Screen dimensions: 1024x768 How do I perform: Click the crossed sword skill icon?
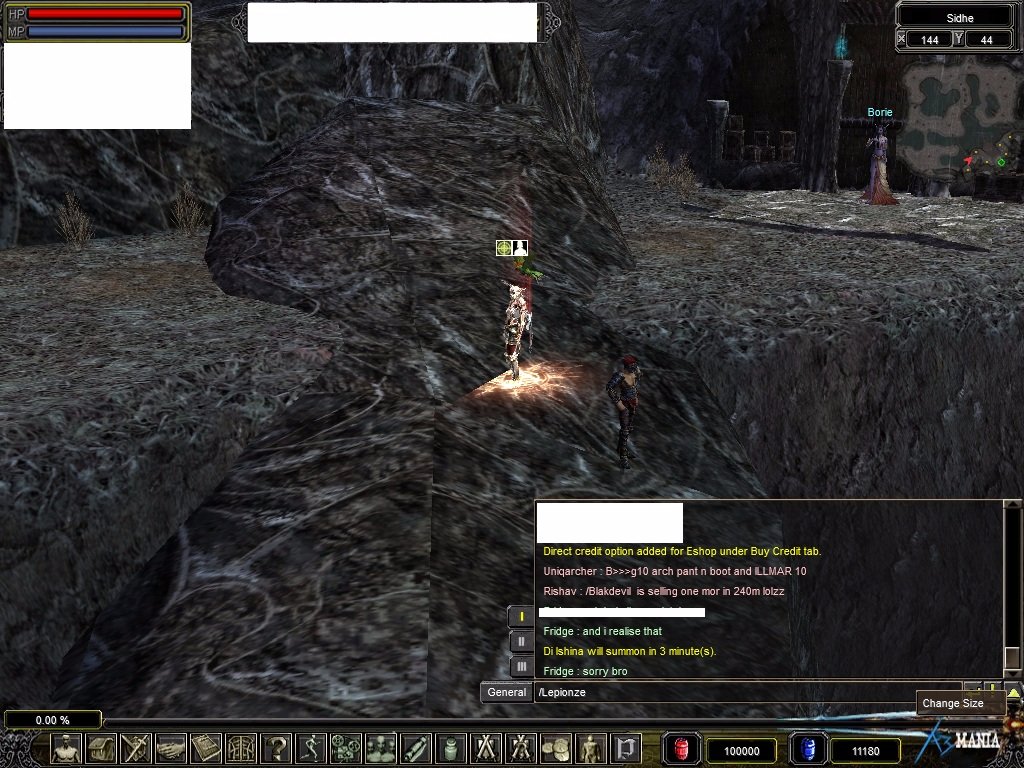[135, 748]
